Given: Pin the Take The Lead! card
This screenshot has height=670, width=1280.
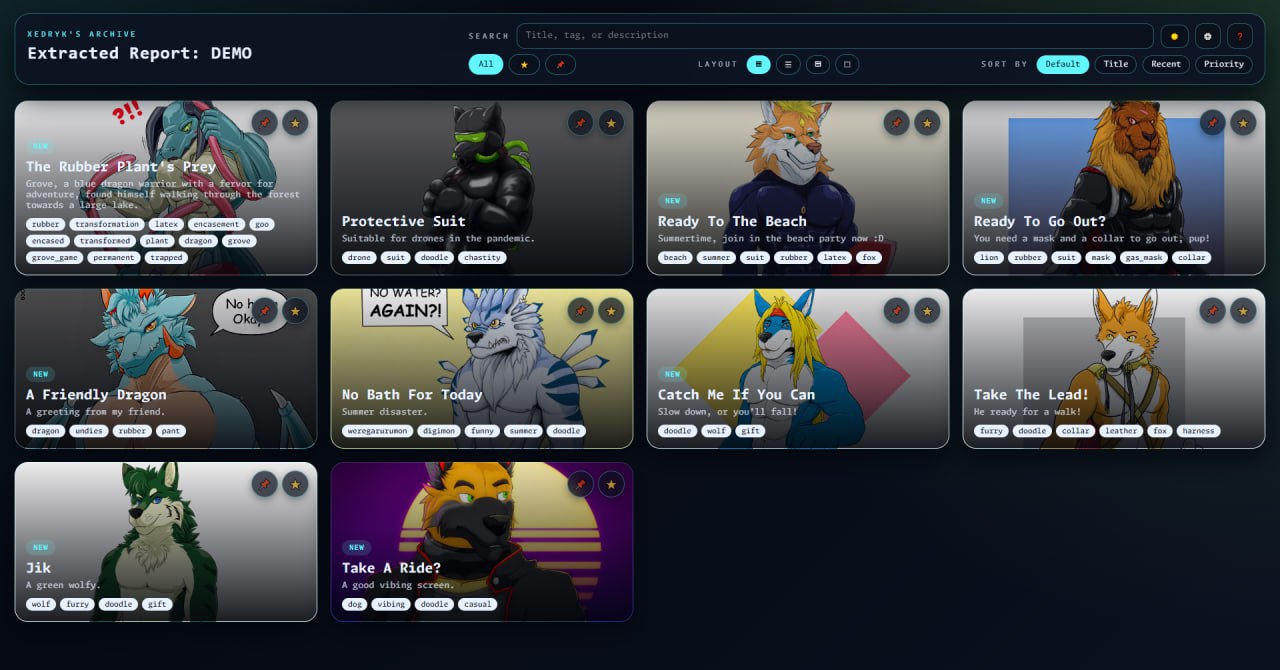Looking at the screenshot, I should point(1212,311).
